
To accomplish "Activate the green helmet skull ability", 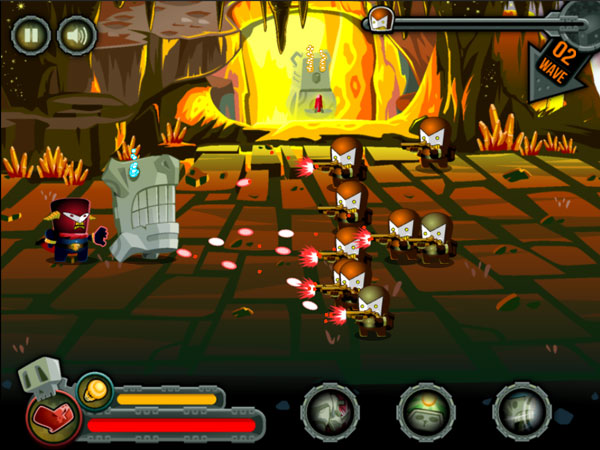I will pos(426,412).
